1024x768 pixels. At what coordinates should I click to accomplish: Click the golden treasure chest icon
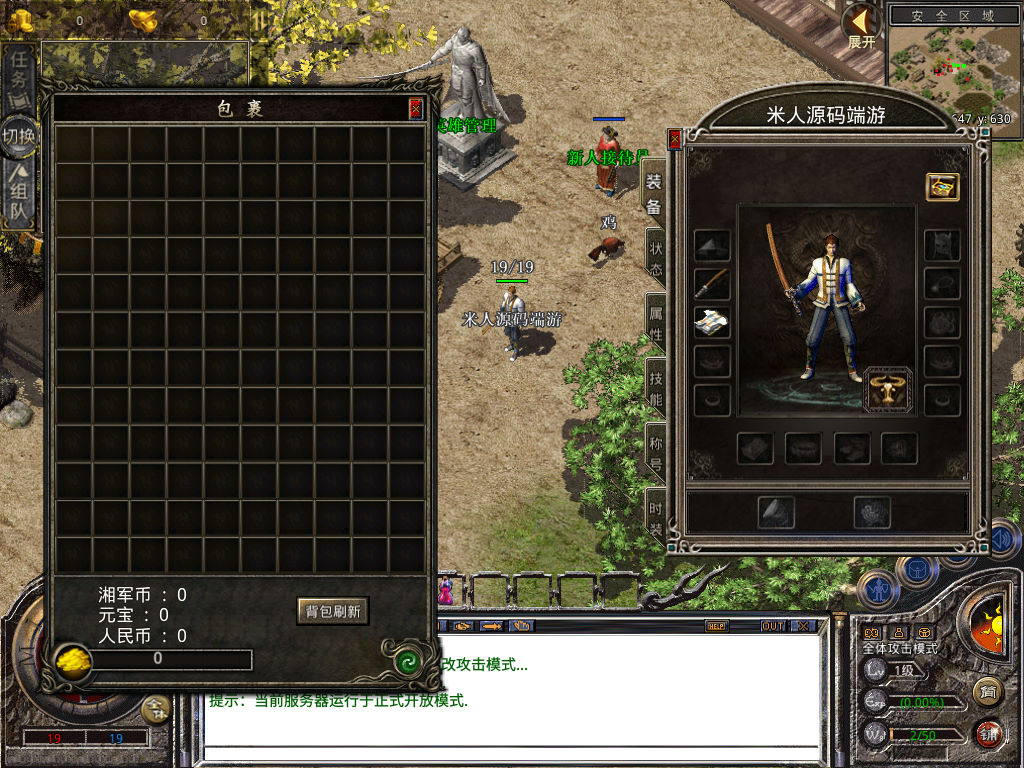point(942,187)
